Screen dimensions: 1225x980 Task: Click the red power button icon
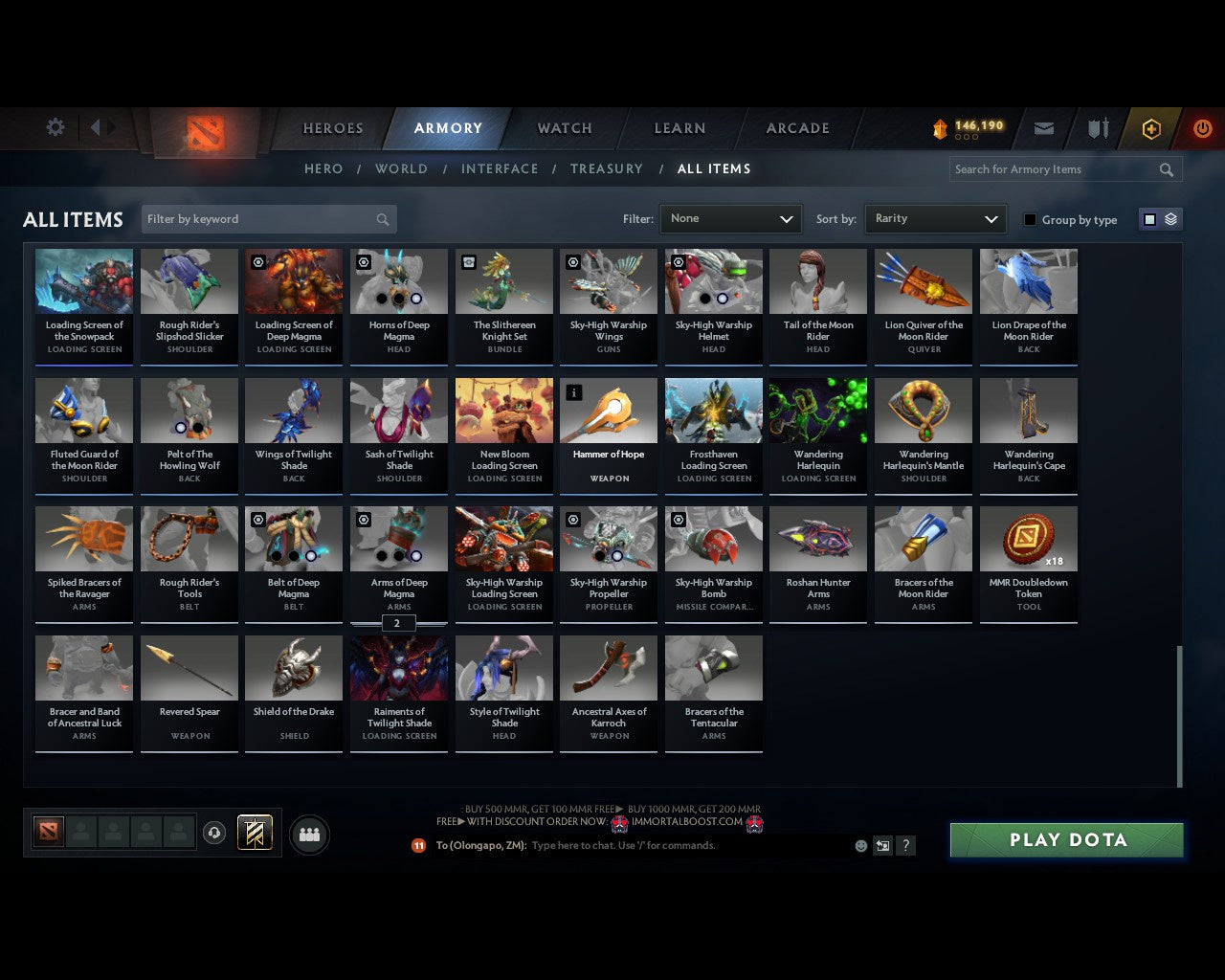click(x=1202, y=128)
